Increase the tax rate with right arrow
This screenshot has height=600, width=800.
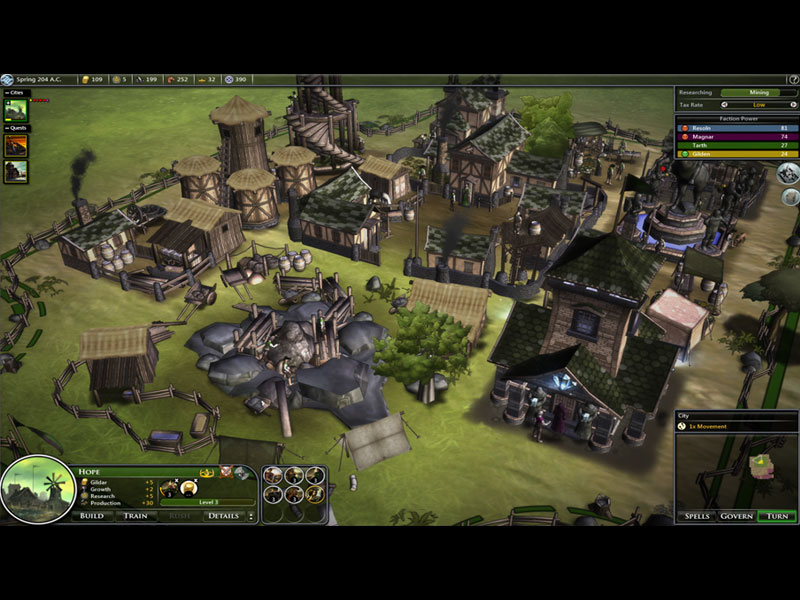pos(792,103)
